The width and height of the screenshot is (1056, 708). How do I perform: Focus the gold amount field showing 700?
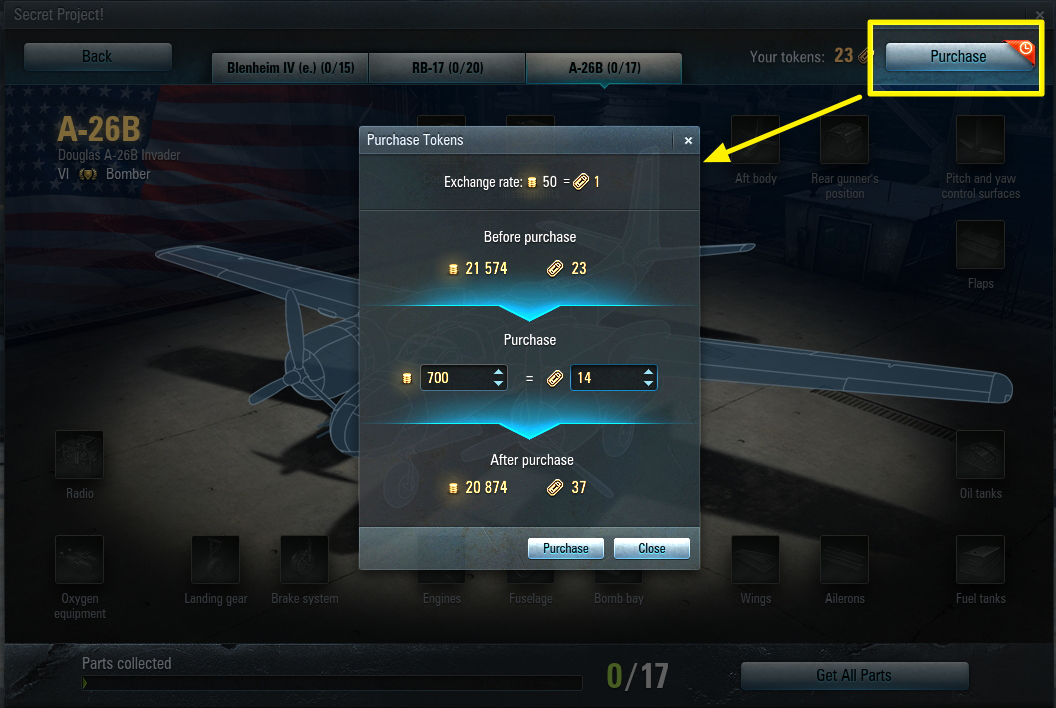click(455, 378)
